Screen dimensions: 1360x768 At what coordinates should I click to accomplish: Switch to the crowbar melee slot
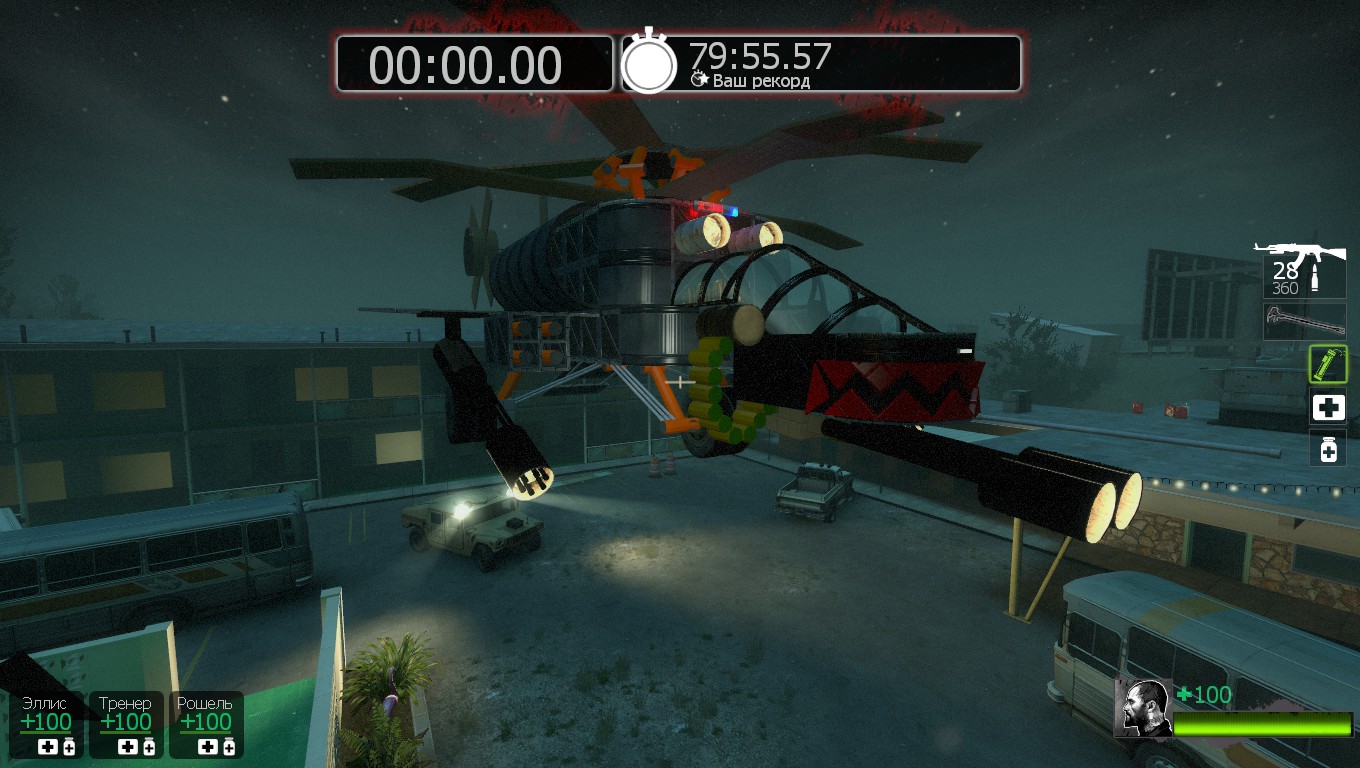[1304, 321]
